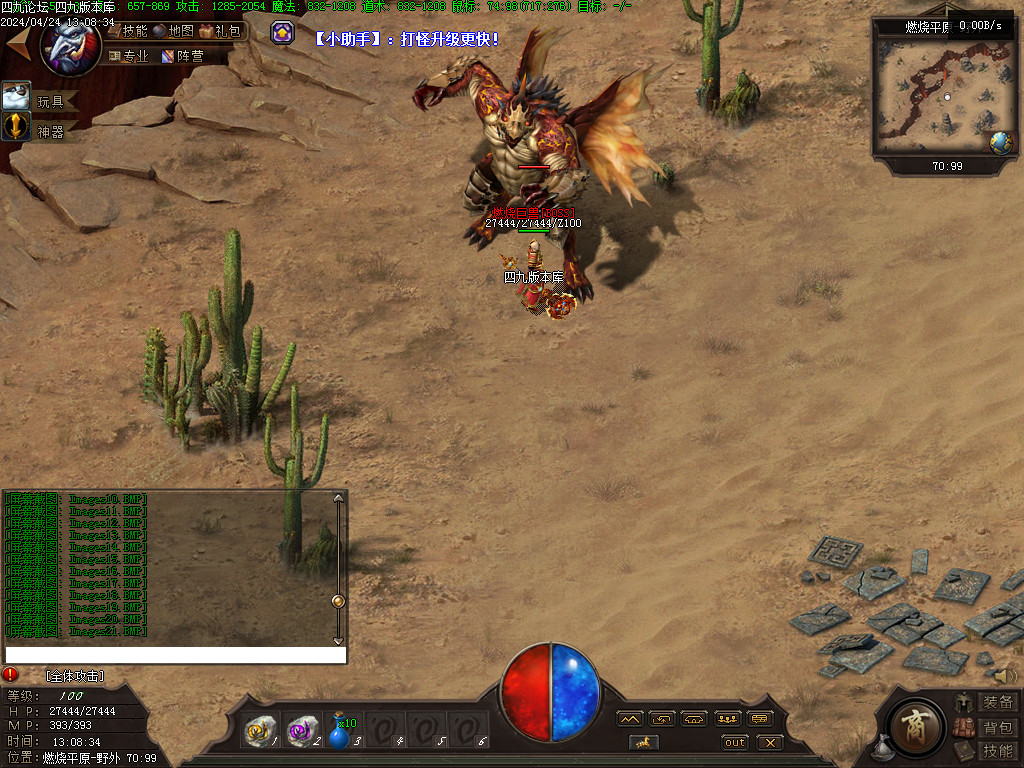The height and width of the screenshot is (768, 1024).
Task: Click the red exclamation alert icon
Action: (11, 675)
